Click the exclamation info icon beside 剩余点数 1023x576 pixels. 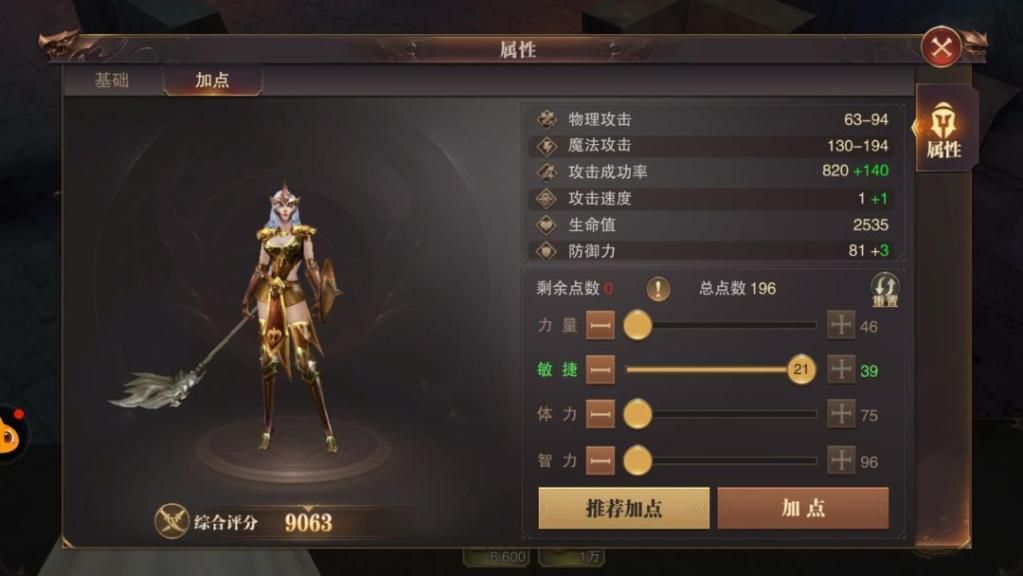(658, 289)
